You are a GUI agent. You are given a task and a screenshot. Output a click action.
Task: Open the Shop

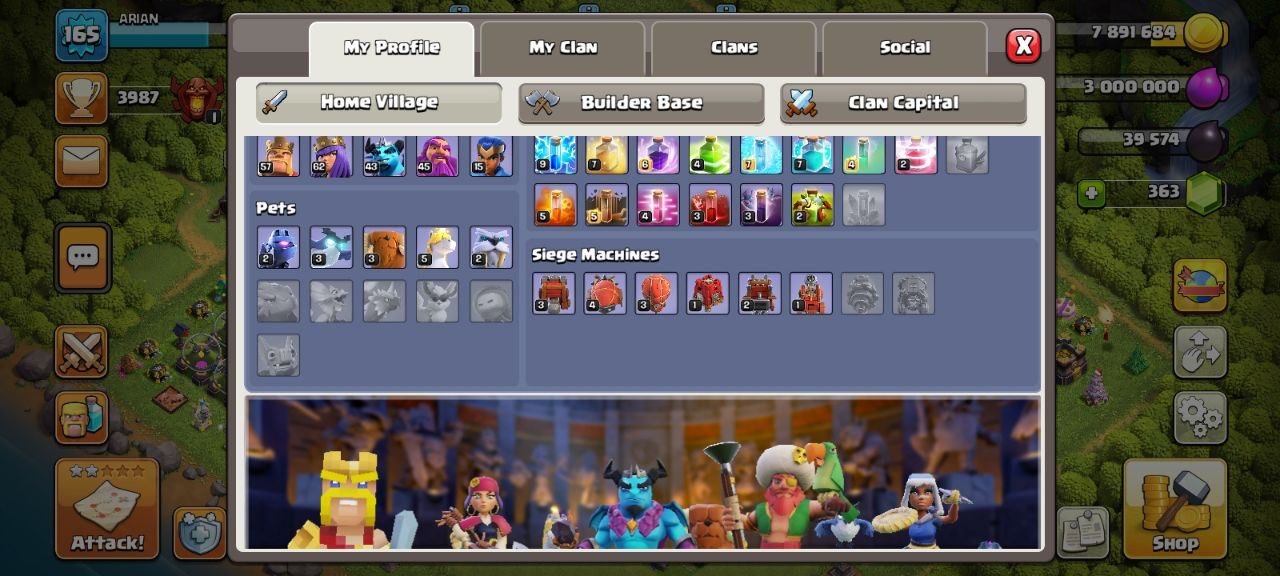1175,508
